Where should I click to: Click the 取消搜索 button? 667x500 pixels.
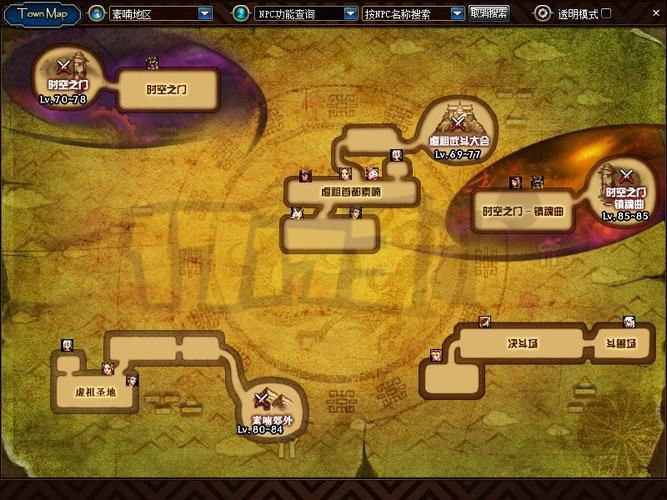489,14
